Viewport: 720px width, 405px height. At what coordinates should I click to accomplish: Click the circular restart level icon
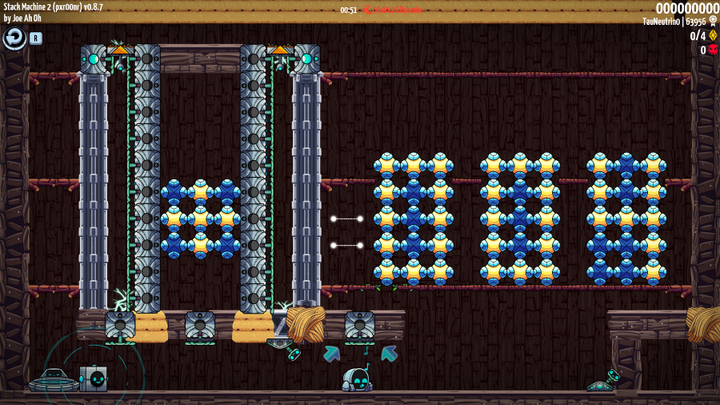click(14, 38)
